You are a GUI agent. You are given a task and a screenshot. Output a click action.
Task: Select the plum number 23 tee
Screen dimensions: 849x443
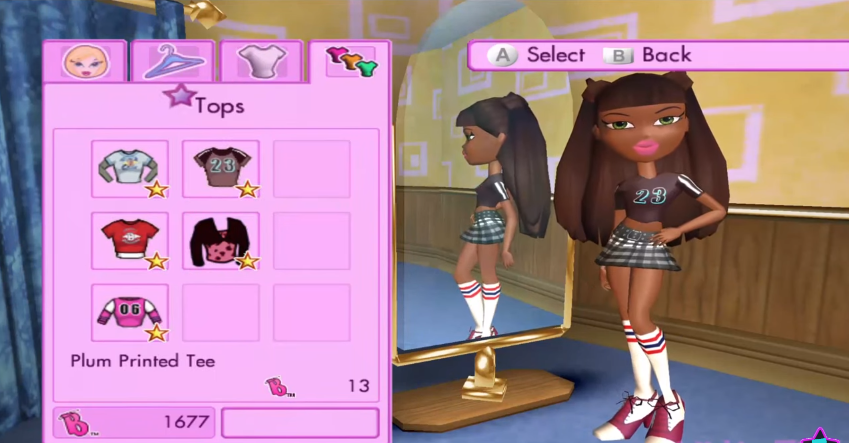(x=220, y=169)
